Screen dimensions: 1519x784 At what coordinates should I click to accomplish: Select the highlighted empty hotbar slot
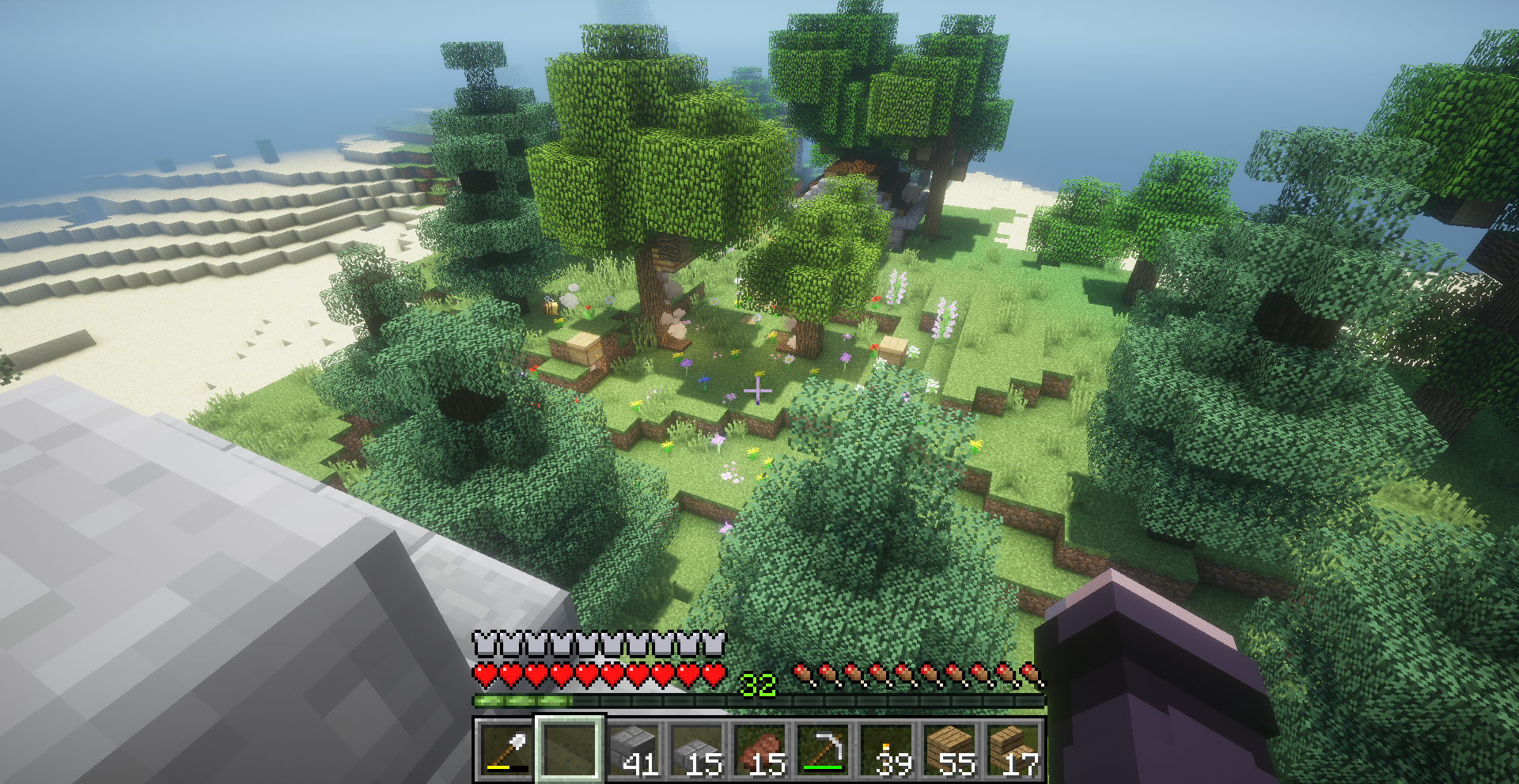570,749
